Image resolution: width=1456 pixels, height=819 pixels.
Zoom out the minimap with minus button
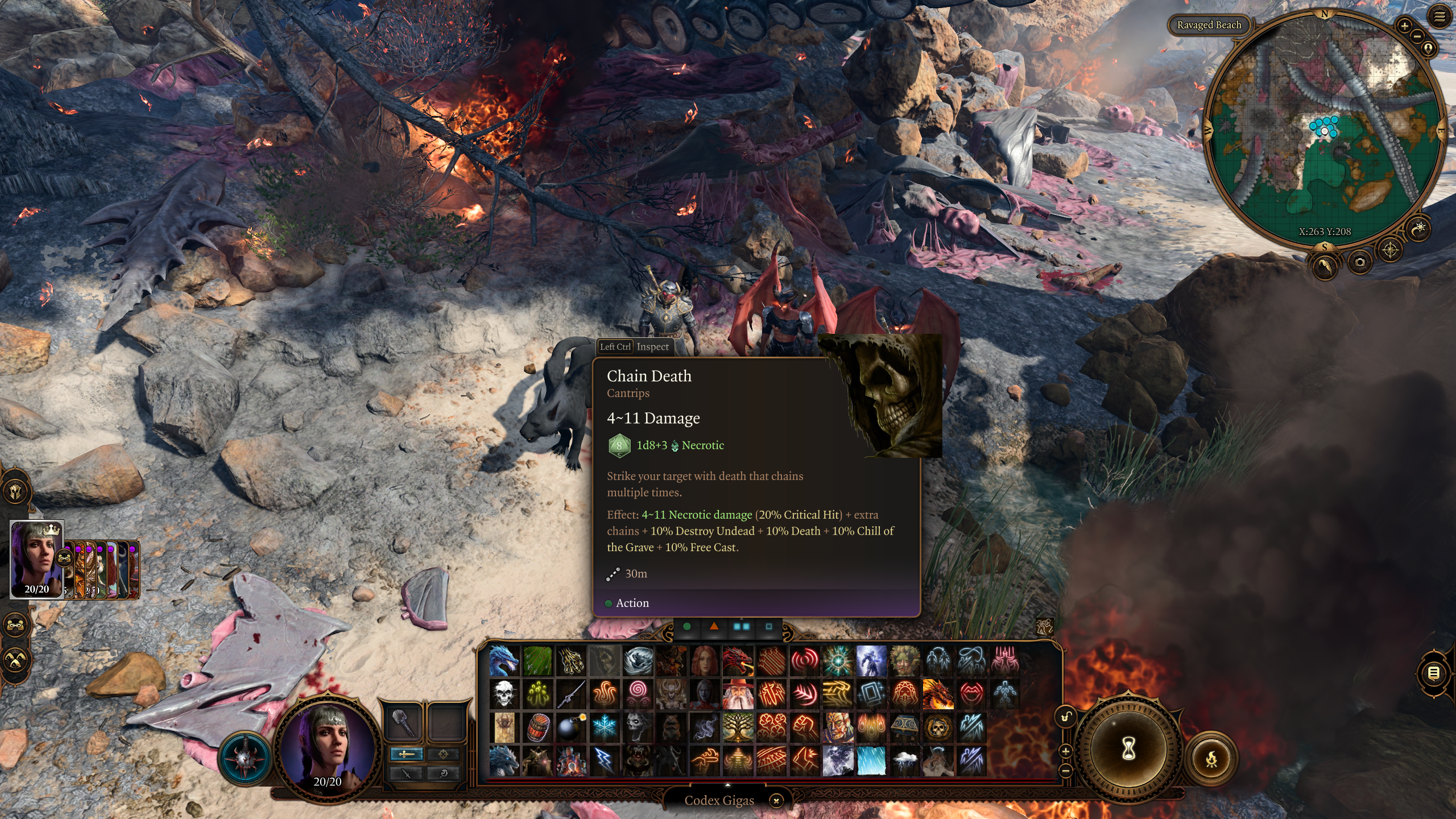tap(1417, 36)
